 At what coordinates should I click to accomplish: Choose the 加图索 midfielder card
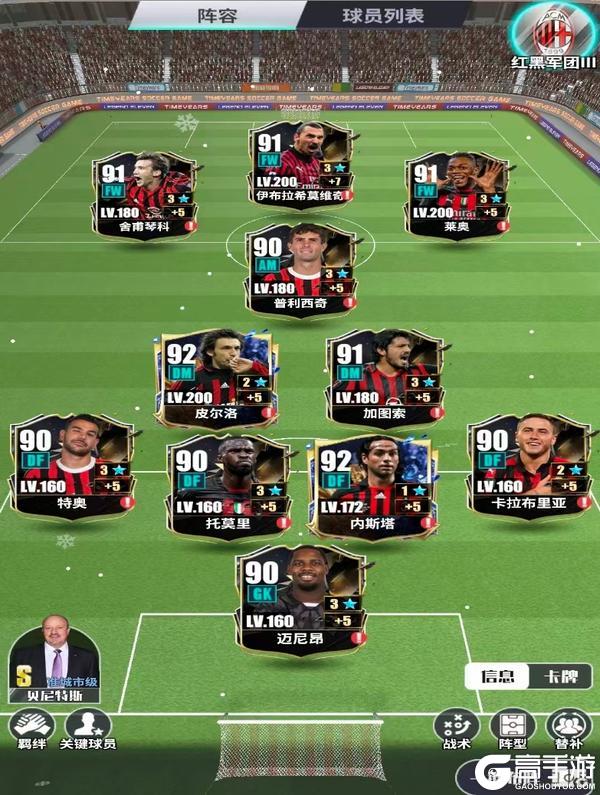tap(382, 374)
